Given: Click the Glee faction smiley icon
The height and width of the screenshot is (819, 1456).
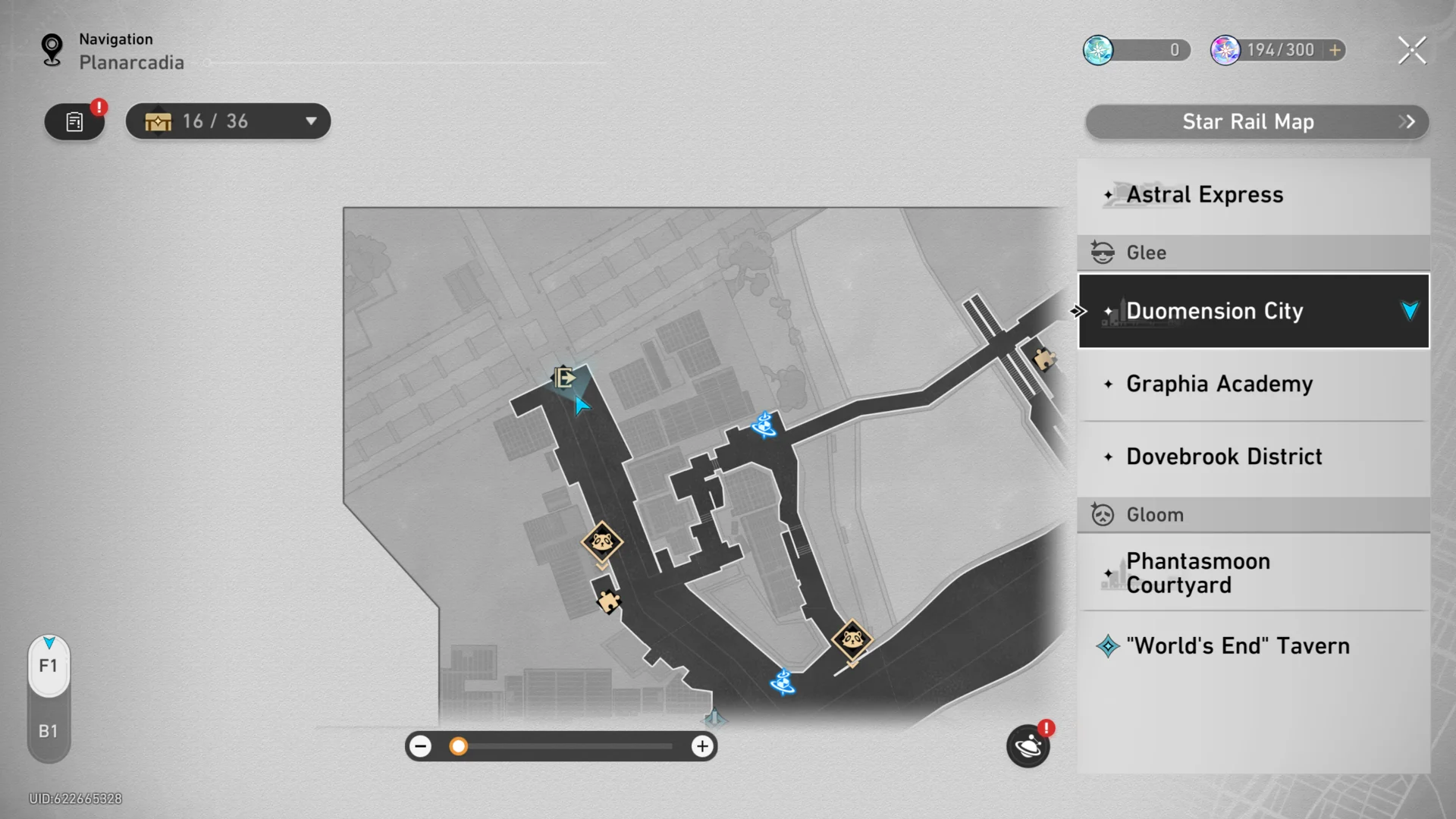Looking at the screenshot, I should tap(1101, 251).
